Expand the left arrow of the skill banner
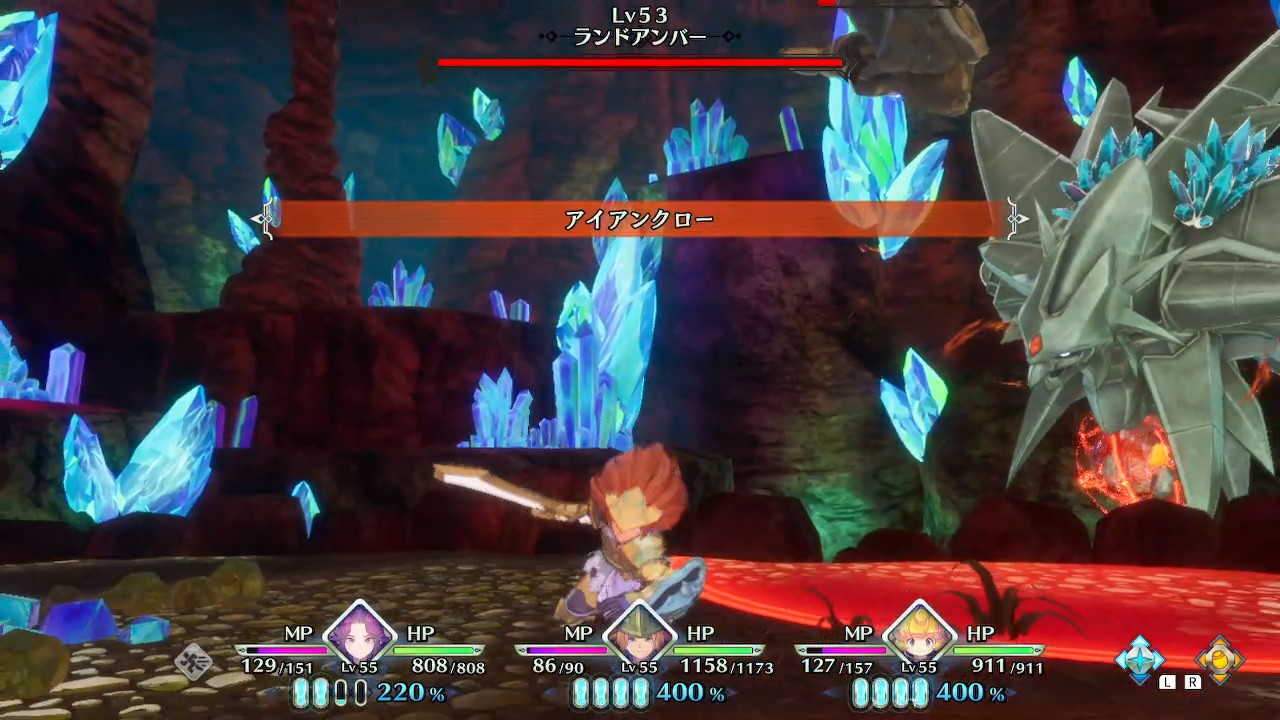This screenshot has width=1280, height=720. click(266, 217)
